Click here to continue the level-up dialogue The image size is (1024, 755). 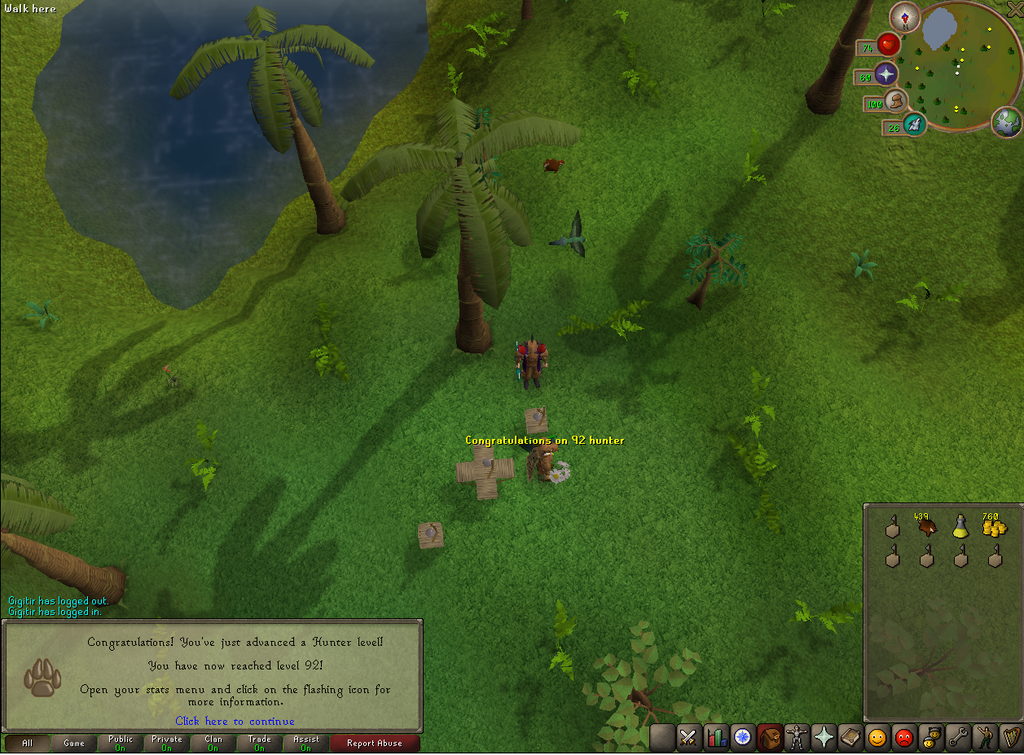click(x=235, y=721)
